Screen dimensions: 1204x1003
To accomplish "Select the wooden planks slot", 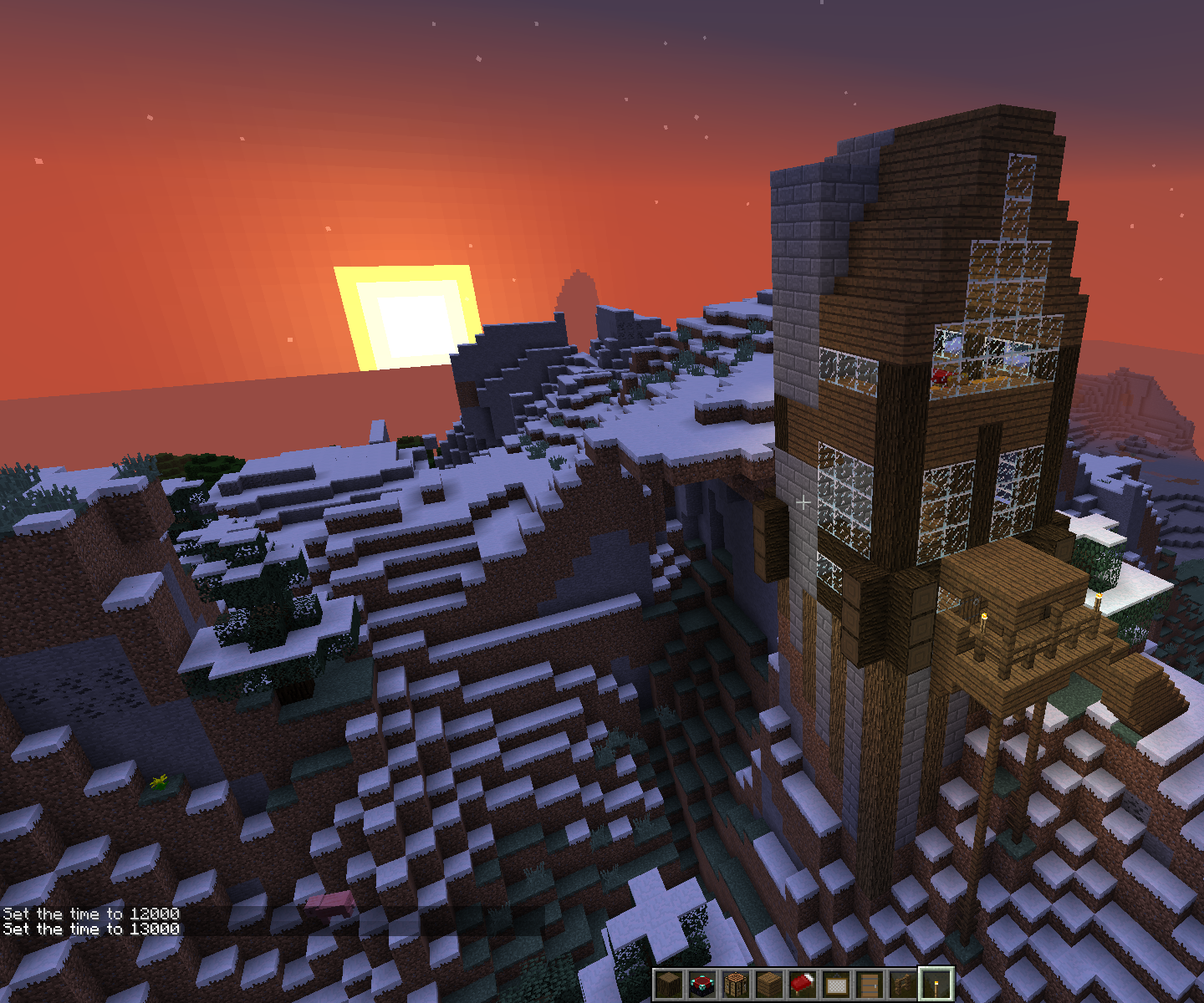I will [769, 985].
